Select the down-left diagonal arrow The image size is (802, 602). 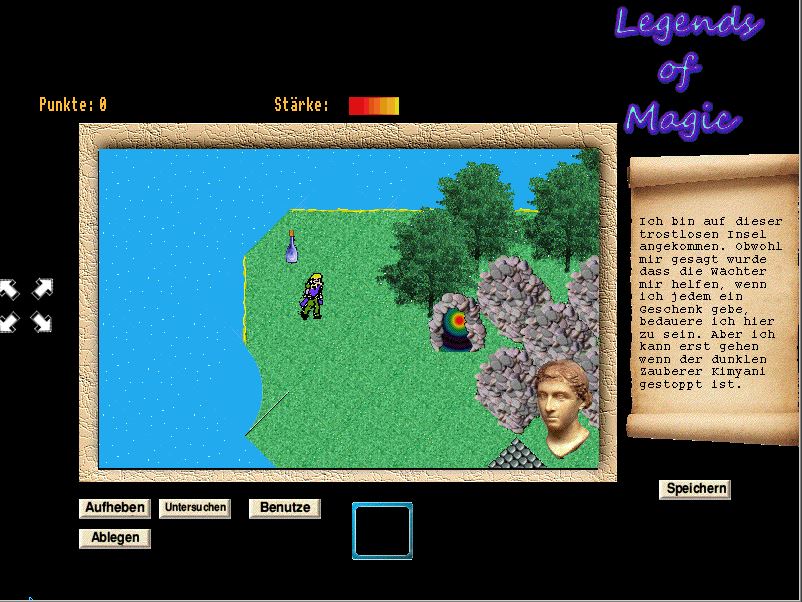[x=8, y=322]
